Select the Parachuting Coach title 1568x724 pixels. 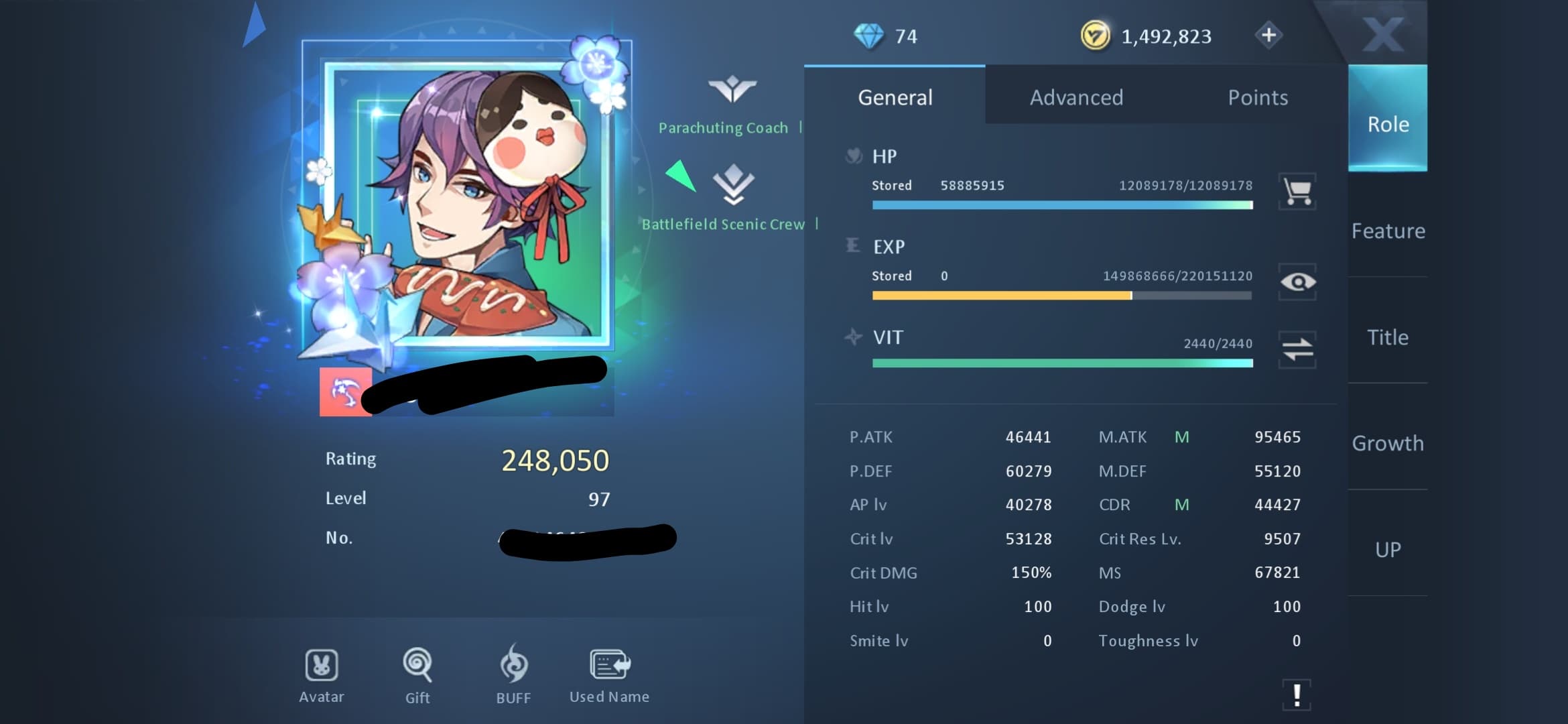(x=724, y=127)
